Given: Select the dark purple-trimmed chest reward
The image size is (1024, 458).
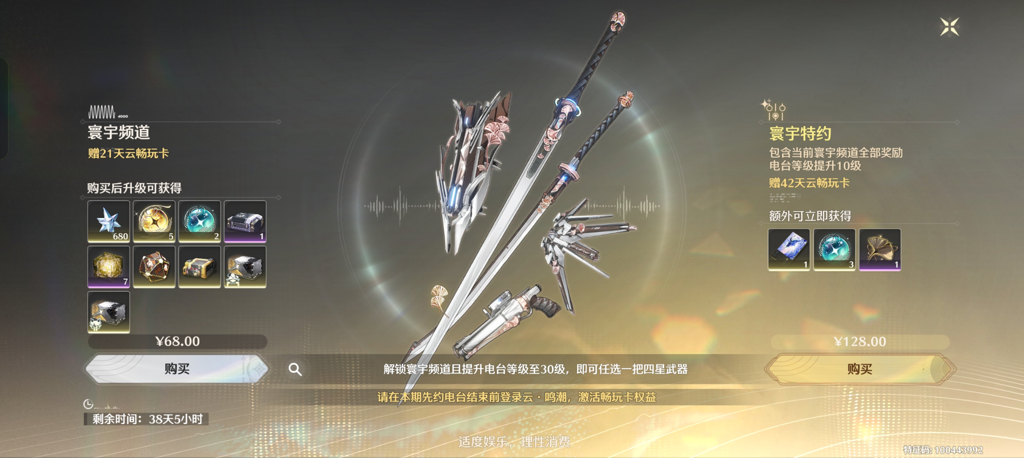Looking at the screenshot, I should coord(245,221).
